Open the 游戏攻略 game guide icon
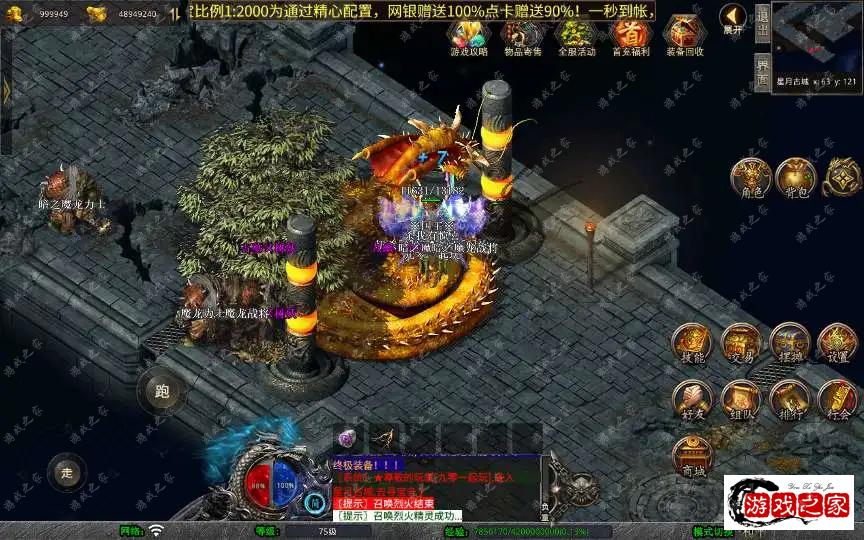864x540 pixels. click(x=469, y=35)
